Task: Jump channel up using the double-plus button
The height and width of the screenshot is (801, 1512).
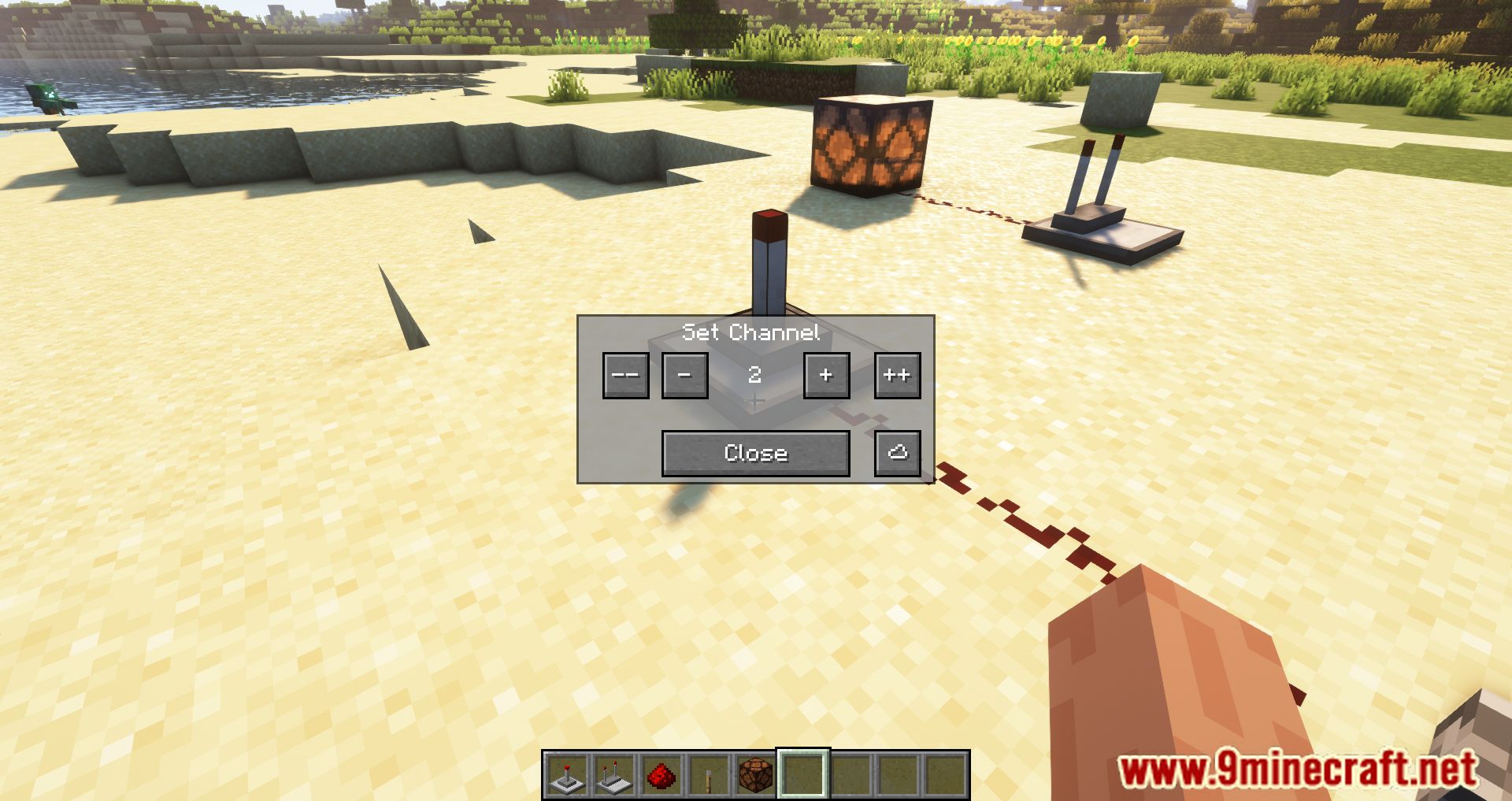Action: [x=896, y=376]
